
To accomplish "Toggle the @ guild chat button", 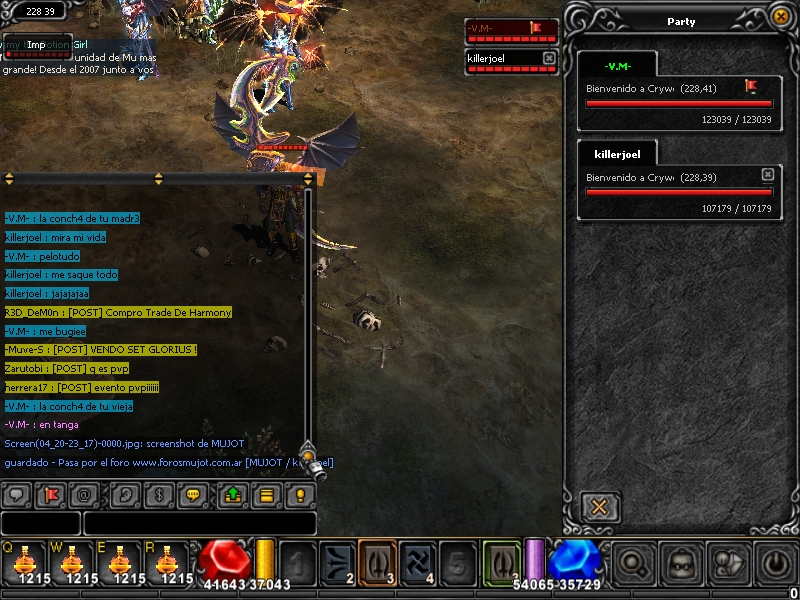I will tap(86, 494).
